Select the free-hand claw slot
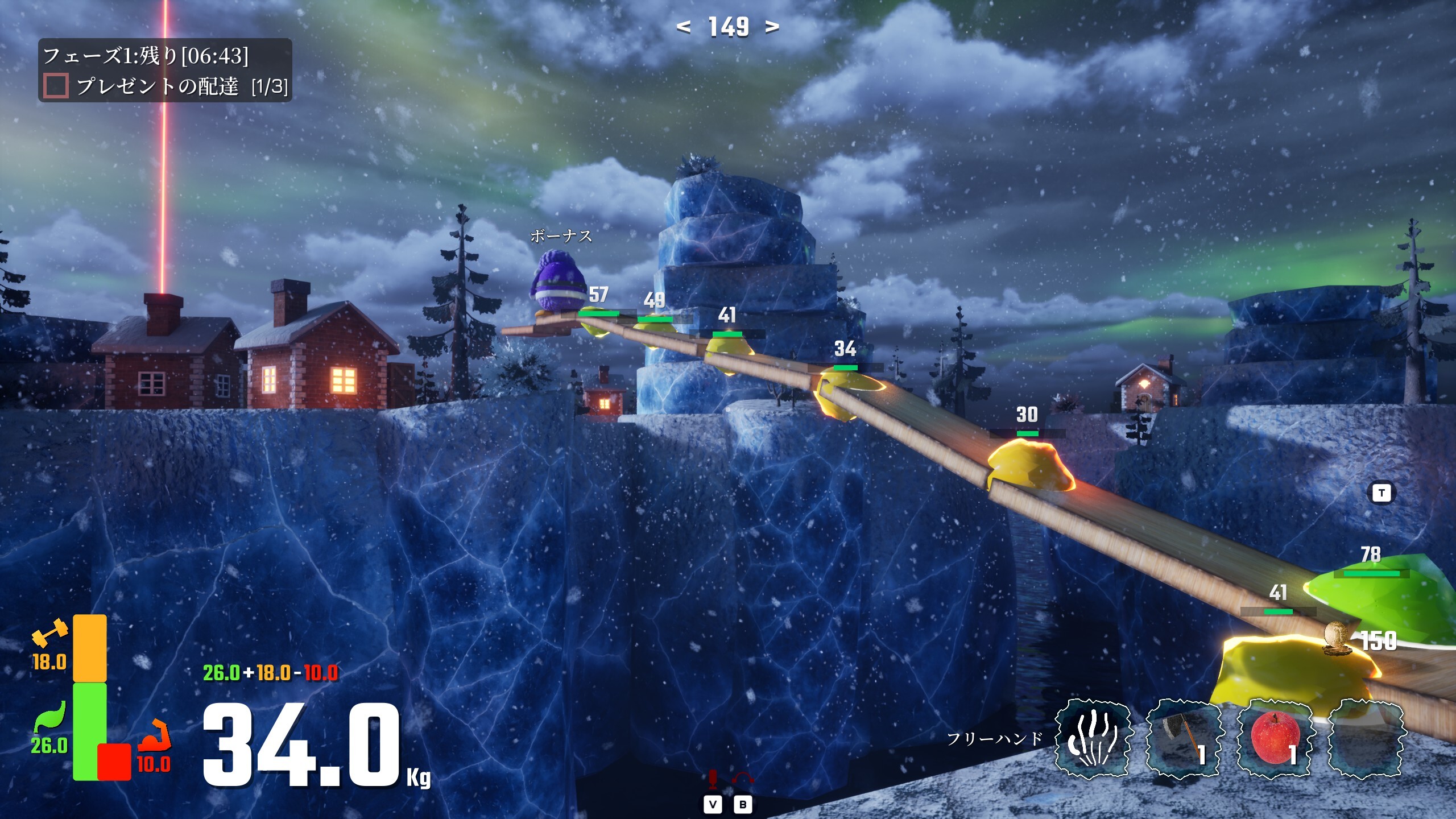The image size is (1456, 819). [x=1091, y=738]
